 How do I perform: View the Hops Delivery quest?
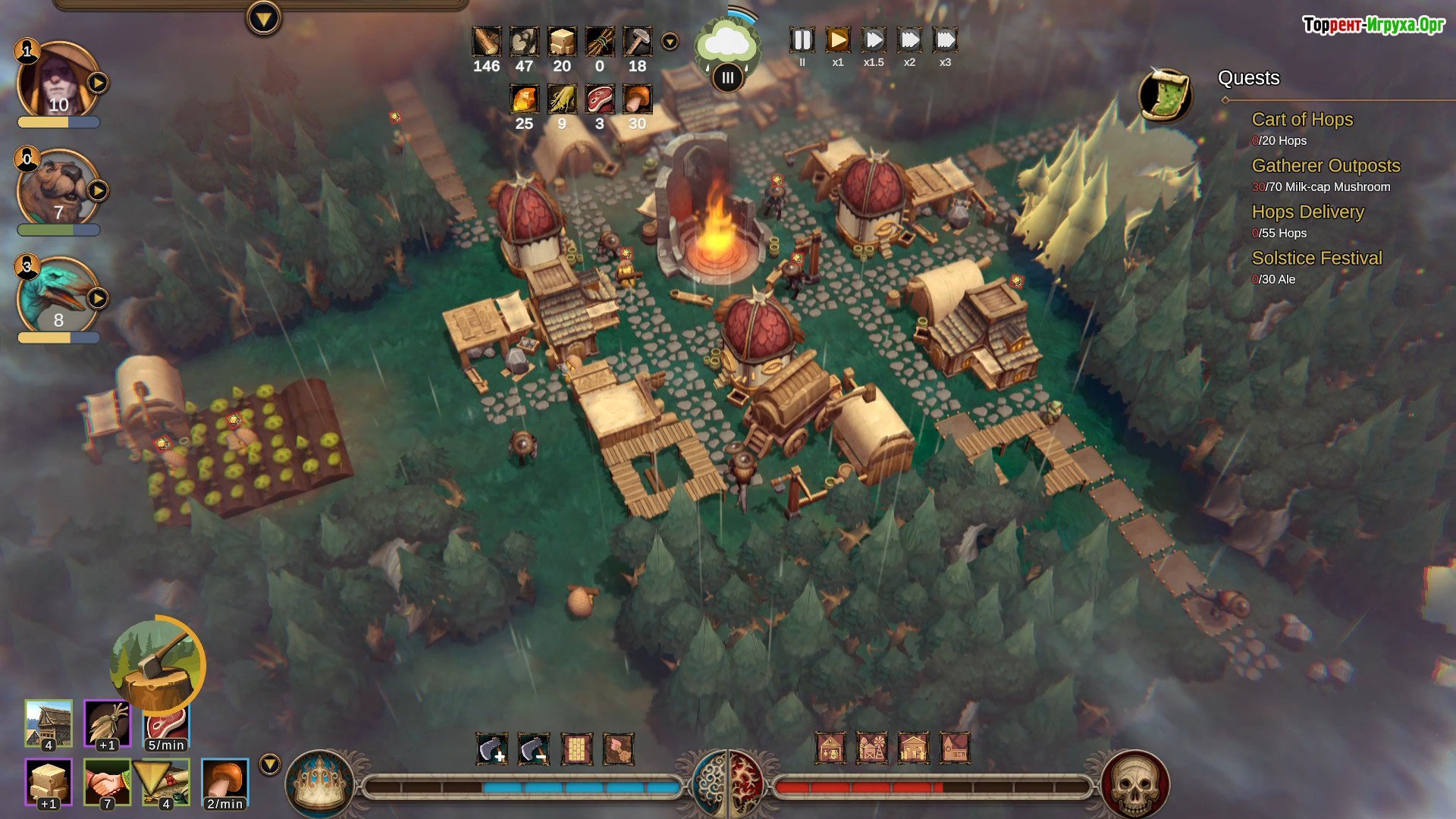[x=1307, y=212]
